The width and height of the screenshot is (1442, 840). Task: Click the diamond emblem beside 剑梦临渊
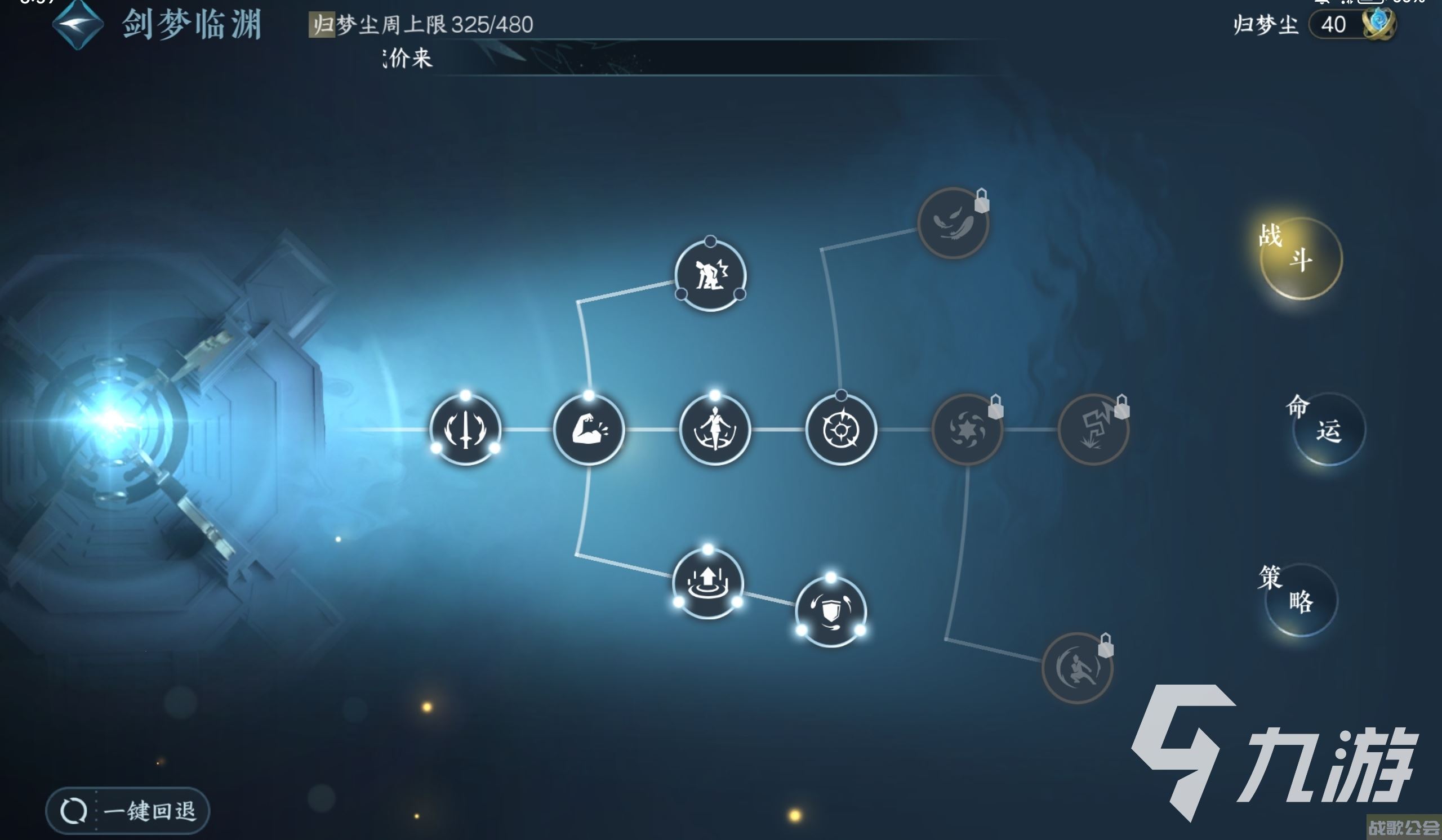coord(78,25)
